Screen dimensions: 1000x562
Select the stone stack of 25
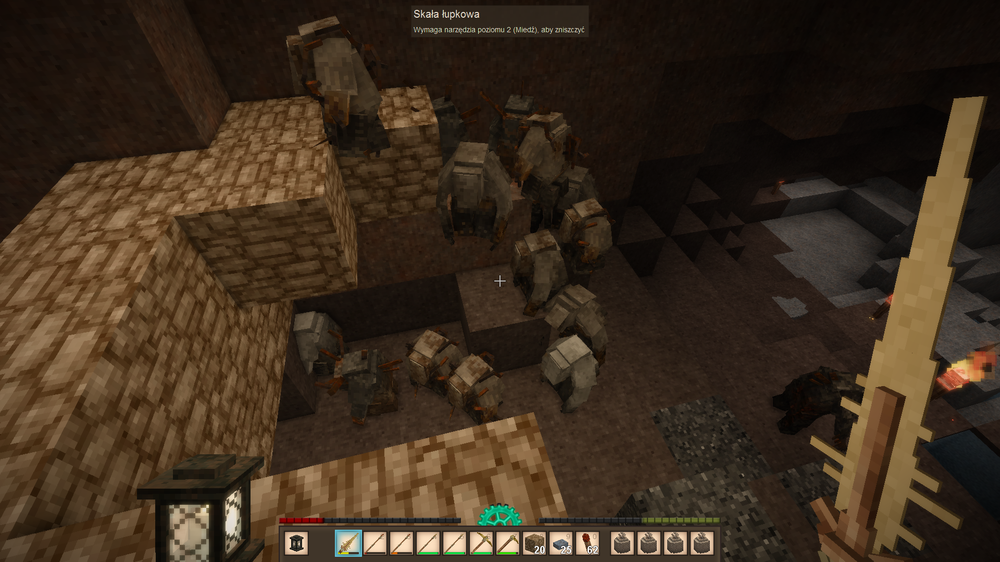(x=558, y=544)
